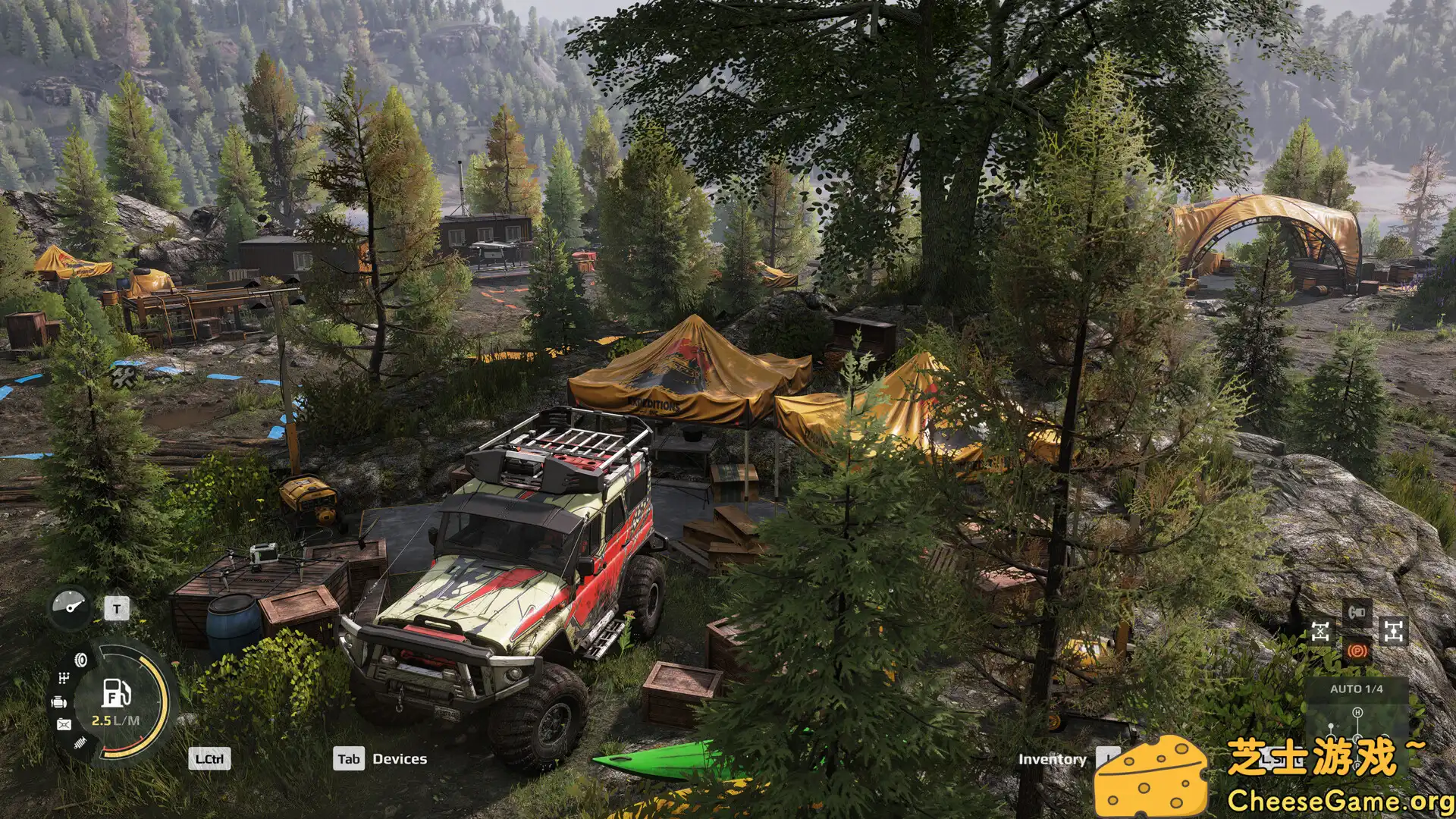Enable the differential lock

click(1319, 631)
